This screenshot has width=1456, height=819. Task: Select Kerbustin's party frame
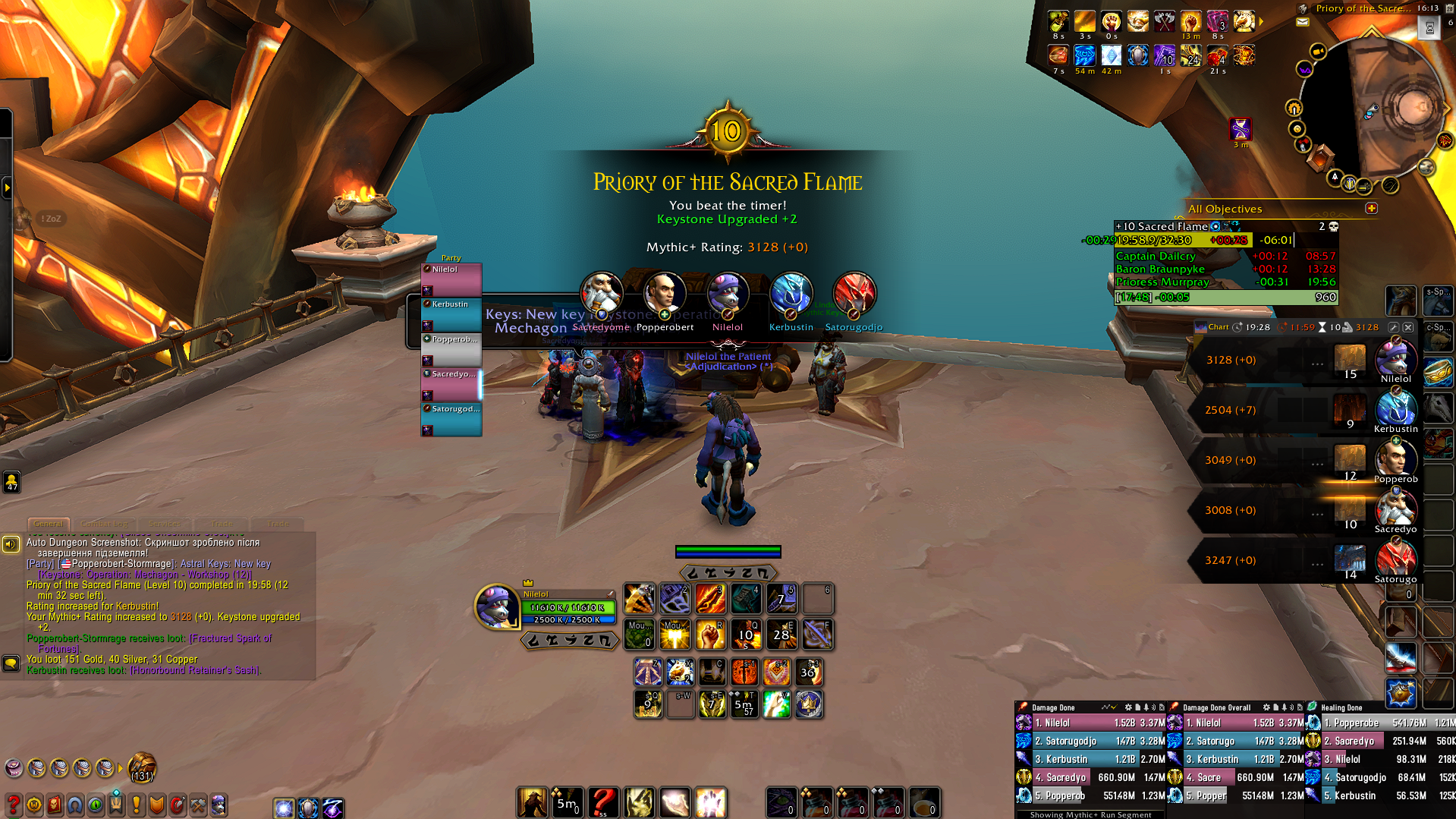pos(451,313)
